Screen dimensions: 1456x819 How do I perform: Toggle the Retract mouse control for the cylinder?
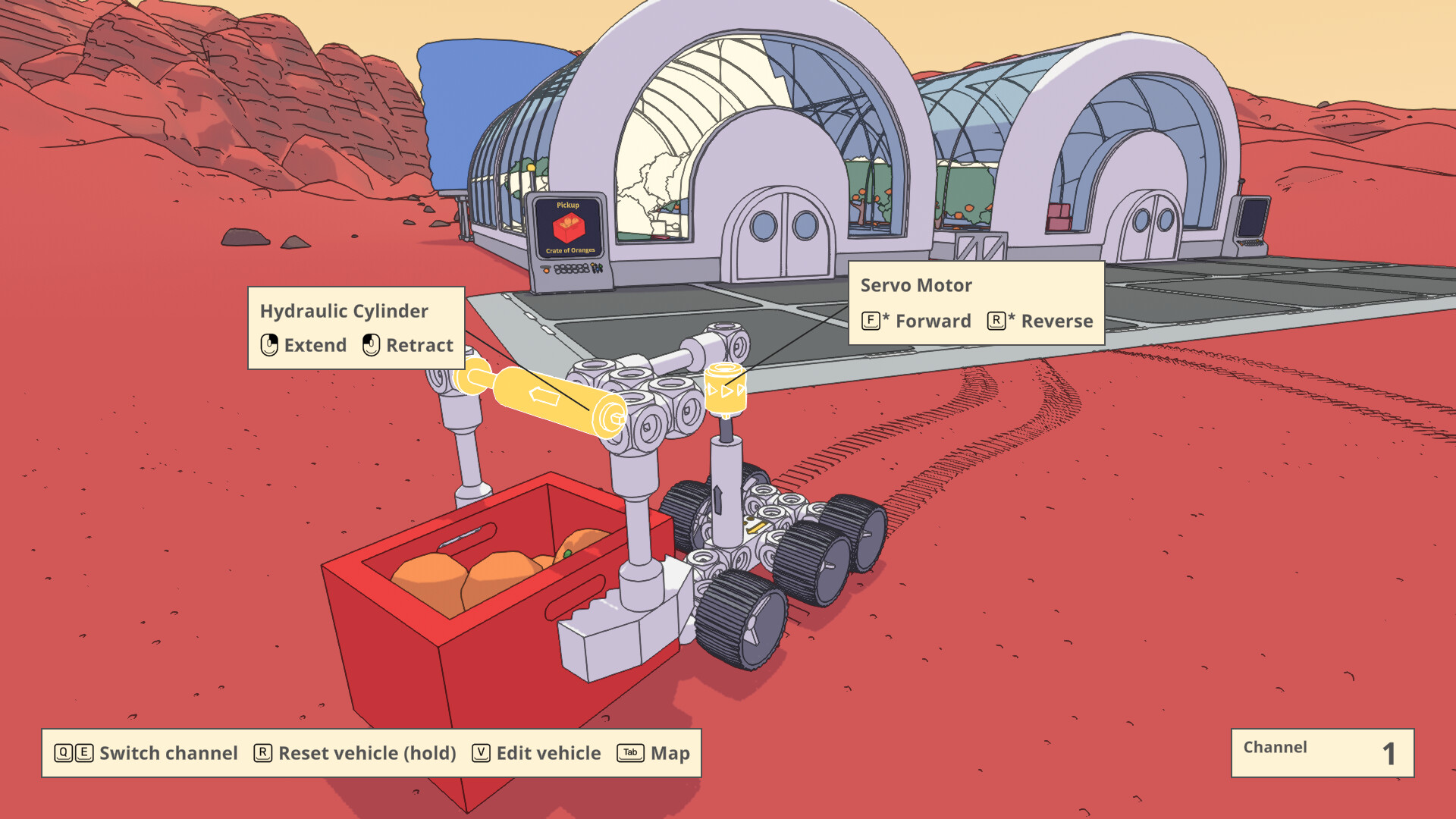click(371, 345)
